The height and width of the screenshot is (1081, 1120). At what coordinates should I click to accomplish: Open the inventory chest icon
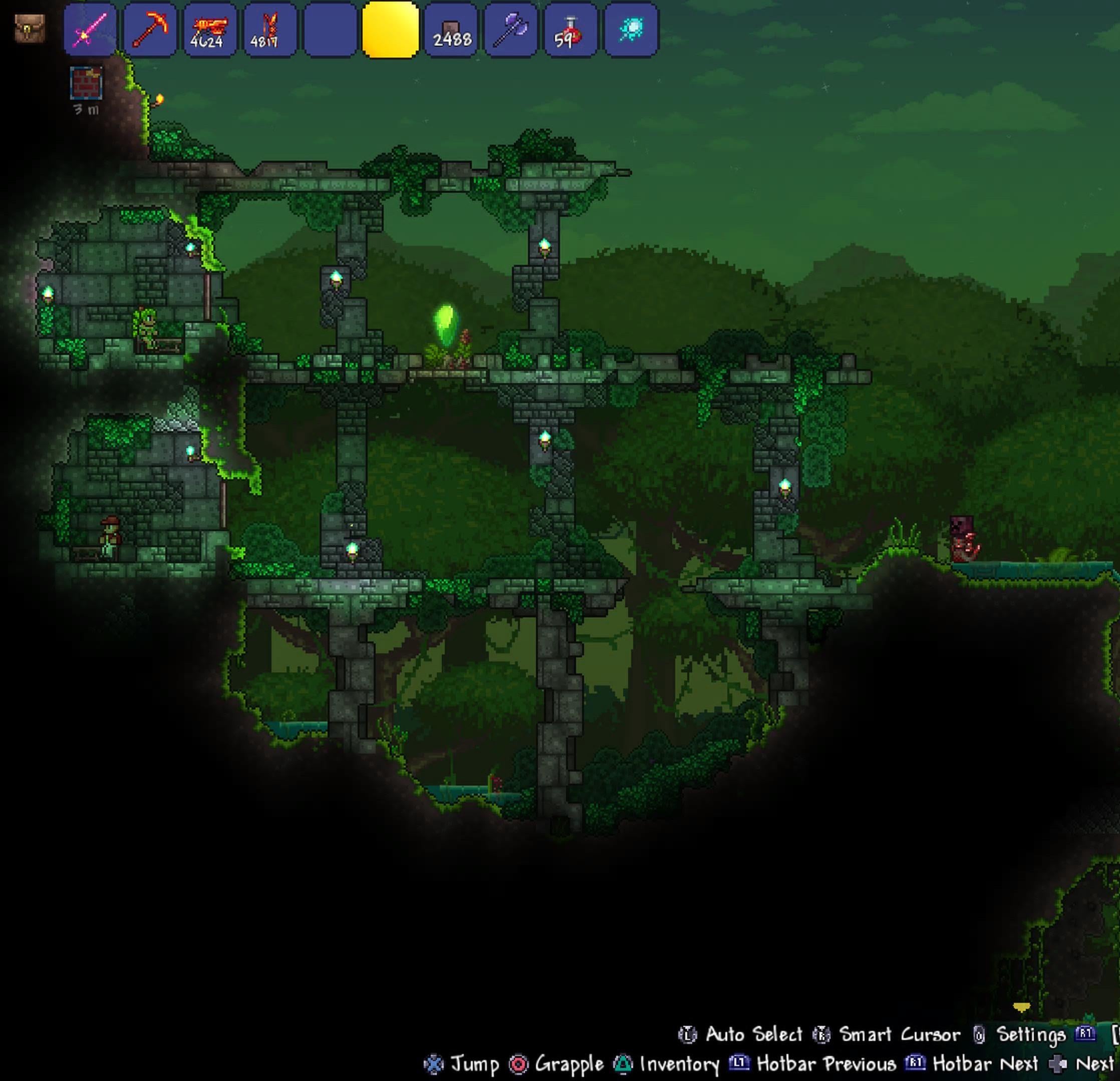(29, 29)
